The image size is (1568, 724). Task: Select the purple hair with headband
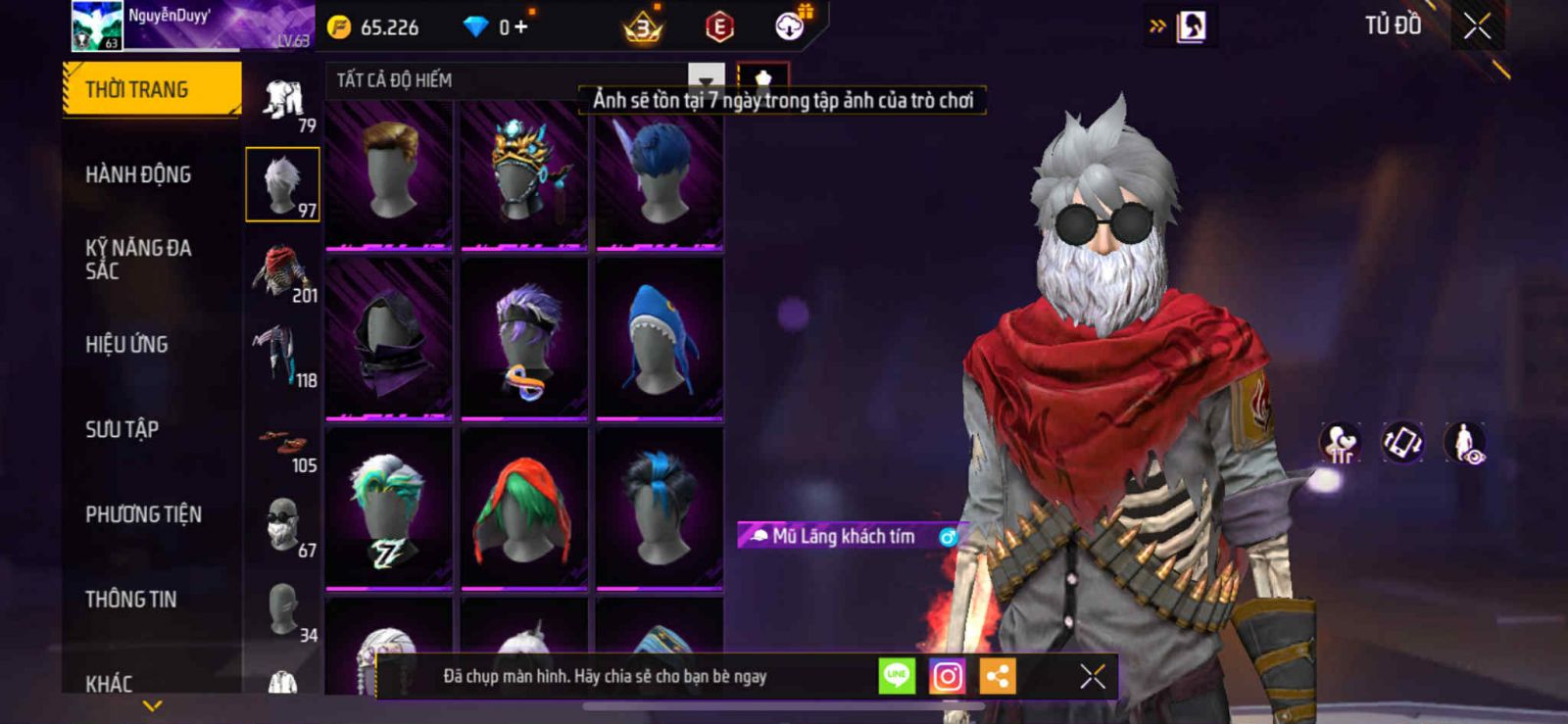[x=524, y=339]
